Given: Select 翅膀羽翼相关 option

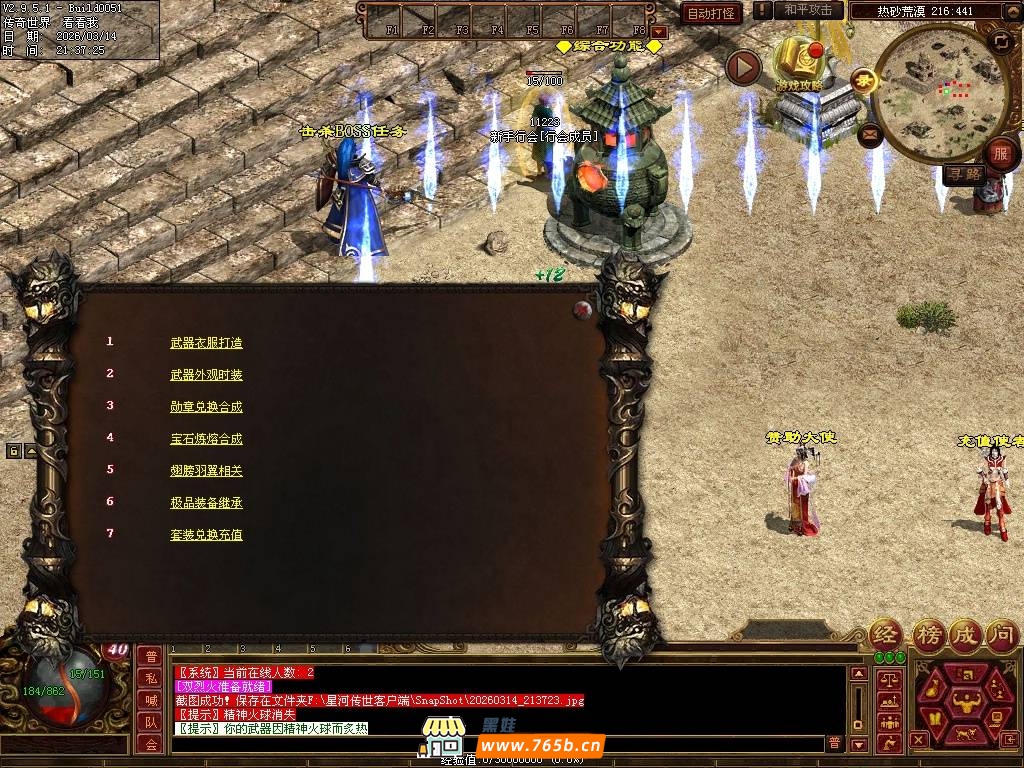Looking at the screenshot, I should pyautogui.click(x=206, y=471).
